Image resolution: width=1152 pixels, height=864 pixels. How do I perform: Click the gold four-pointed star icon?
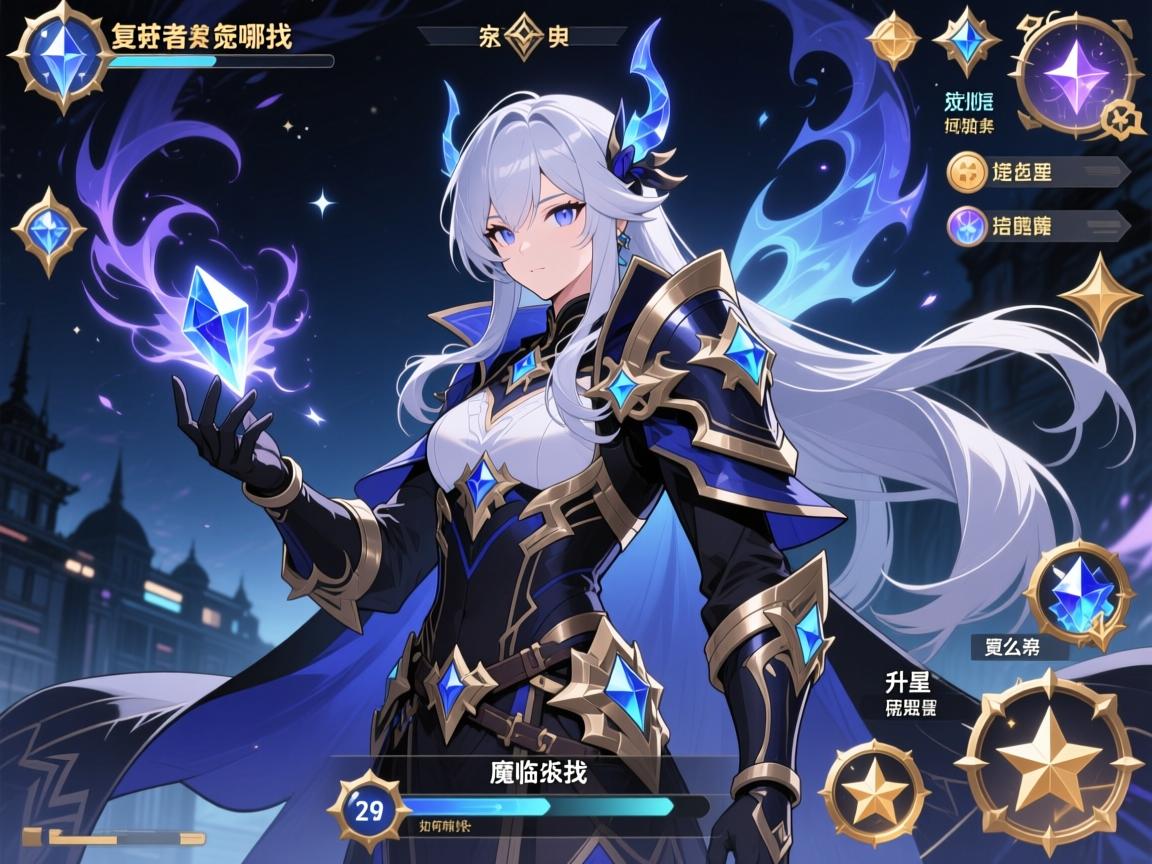[x=1100, y=296]
